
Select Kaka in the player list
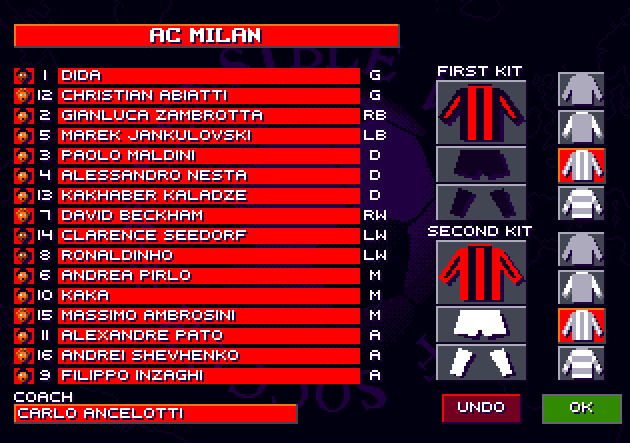[x=208, y=295]
